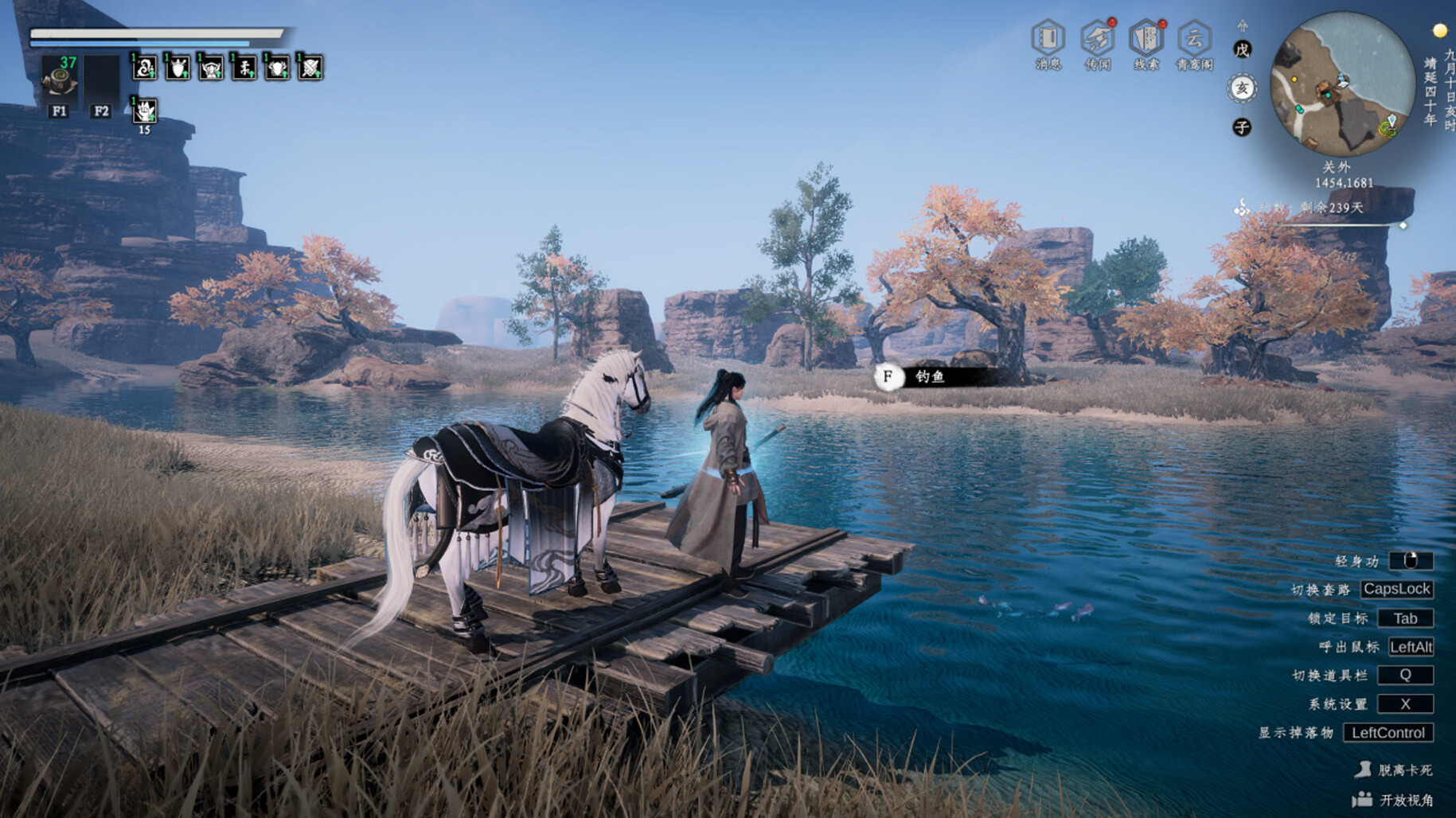The width and height of the screenshot is (1456, 818).
Task: Toggle 锁定目标 target lock
Action: pyautogui.click(x=1405, y=618)
